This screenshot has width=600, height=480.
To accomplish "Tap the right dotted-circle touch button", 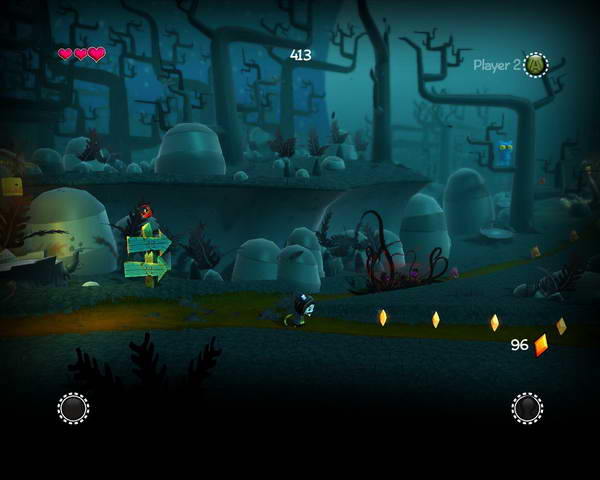I will click(x=527, y=408).
